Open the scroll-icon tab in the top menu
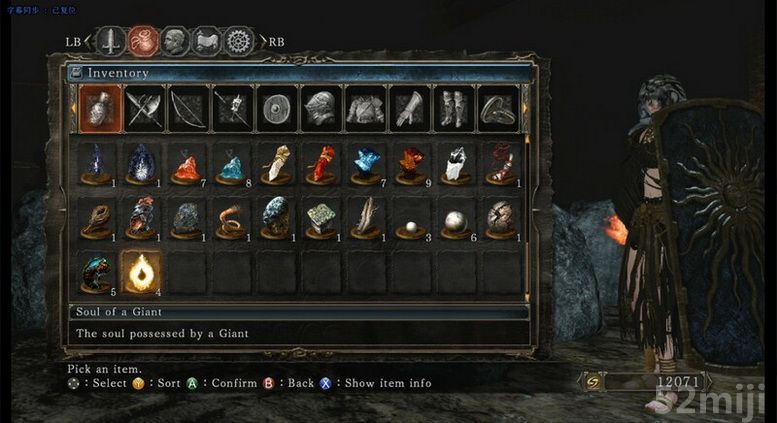777x423 pixels. [x=206, y=41]
